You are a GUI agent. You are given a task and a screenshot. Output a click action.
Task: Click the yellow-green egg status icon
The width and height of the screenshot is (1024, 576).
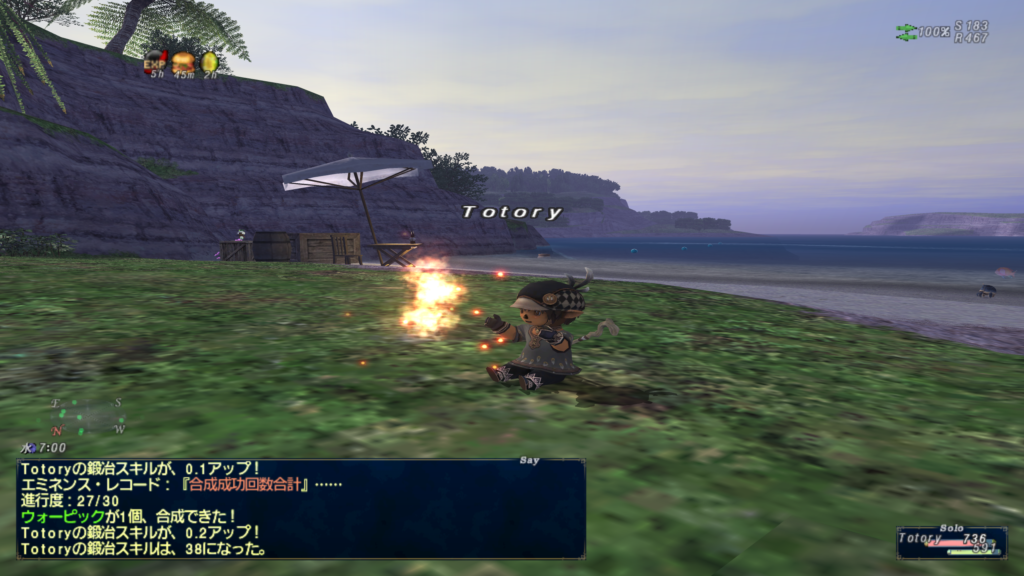click(209, 63)
